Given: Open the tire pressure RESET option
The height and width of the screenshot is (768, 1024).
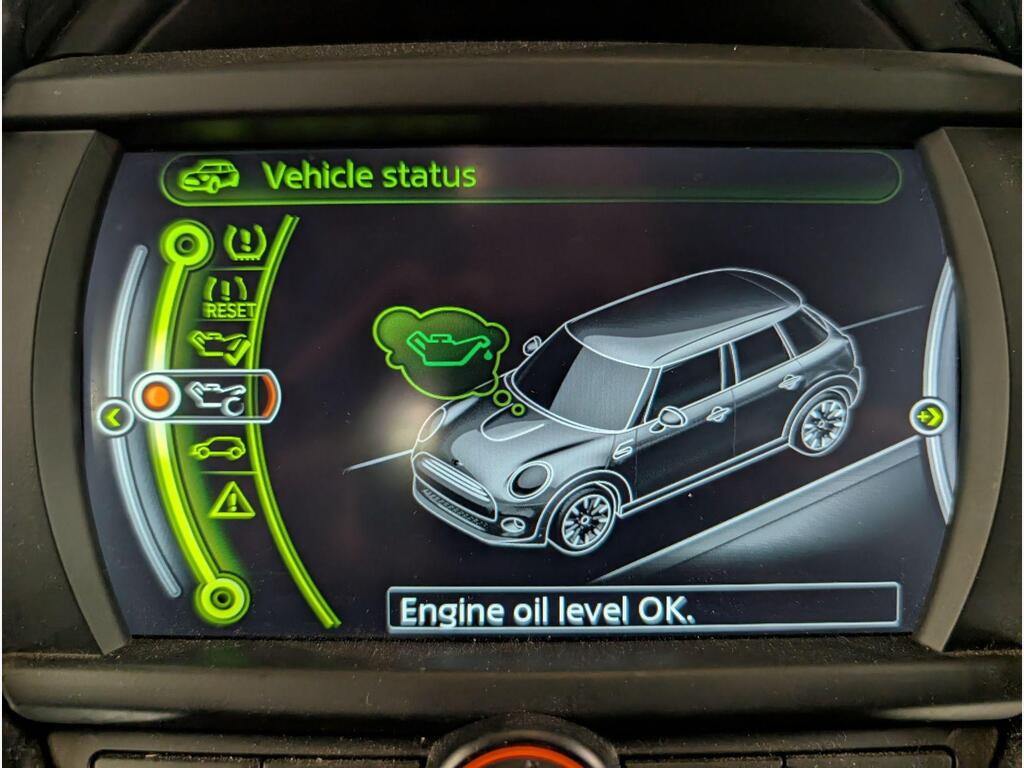Looking at the screenshot, I should (x=229, y=298).
